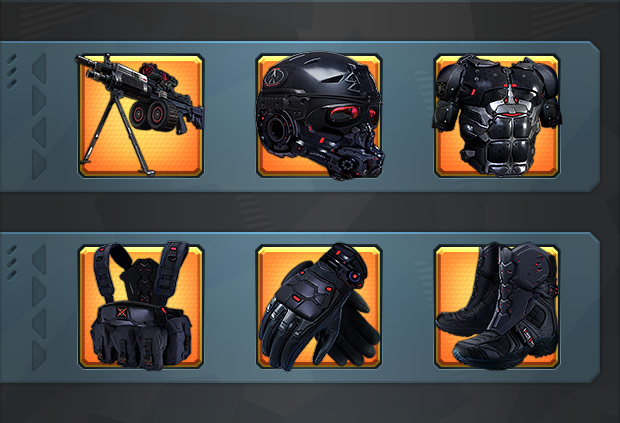The image size is (620, 423).
Task: Choose the black tactical helmet slot
Action: 318,116
